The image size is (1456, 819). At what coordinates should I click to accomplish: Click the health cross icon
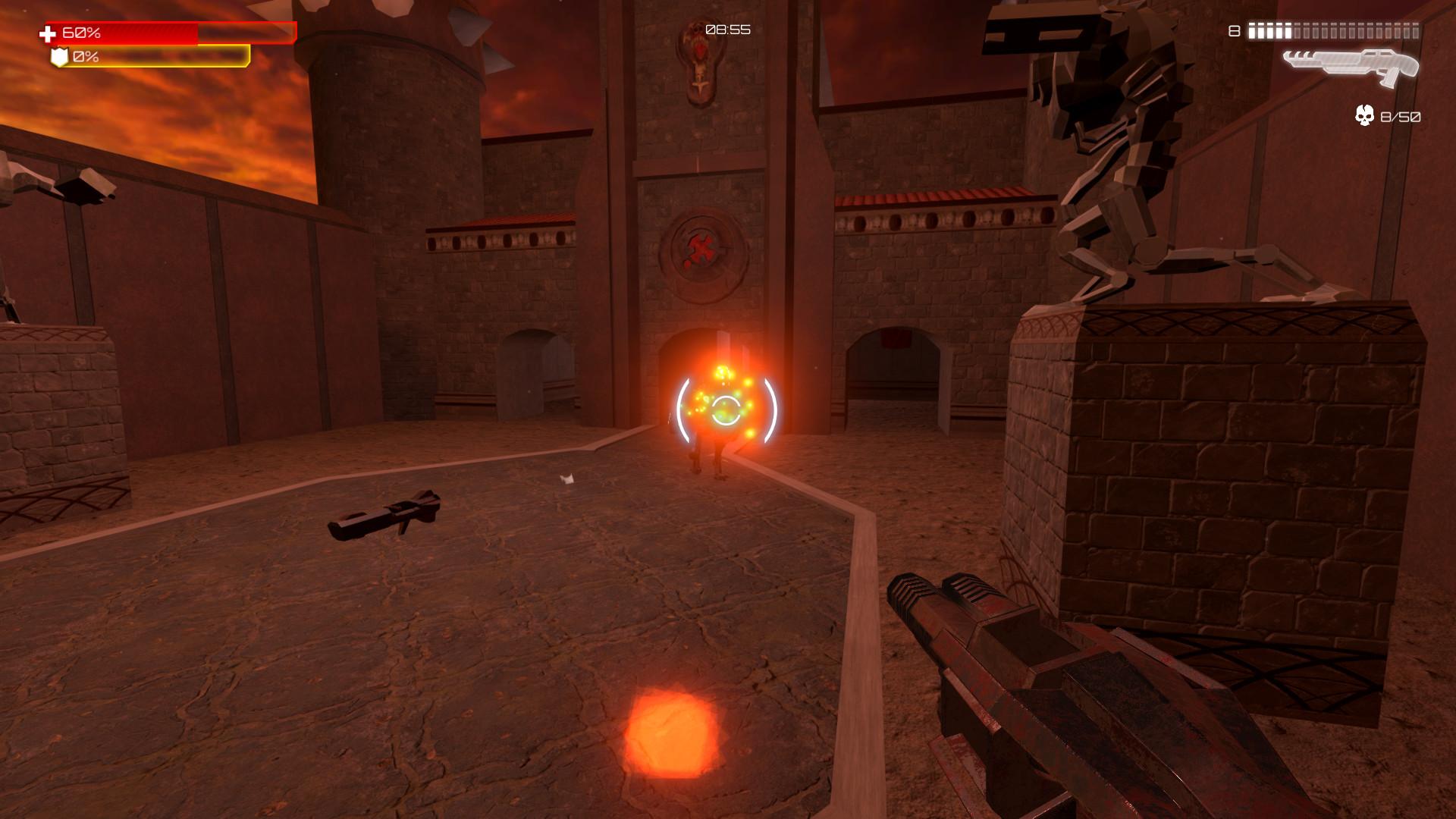47,33
